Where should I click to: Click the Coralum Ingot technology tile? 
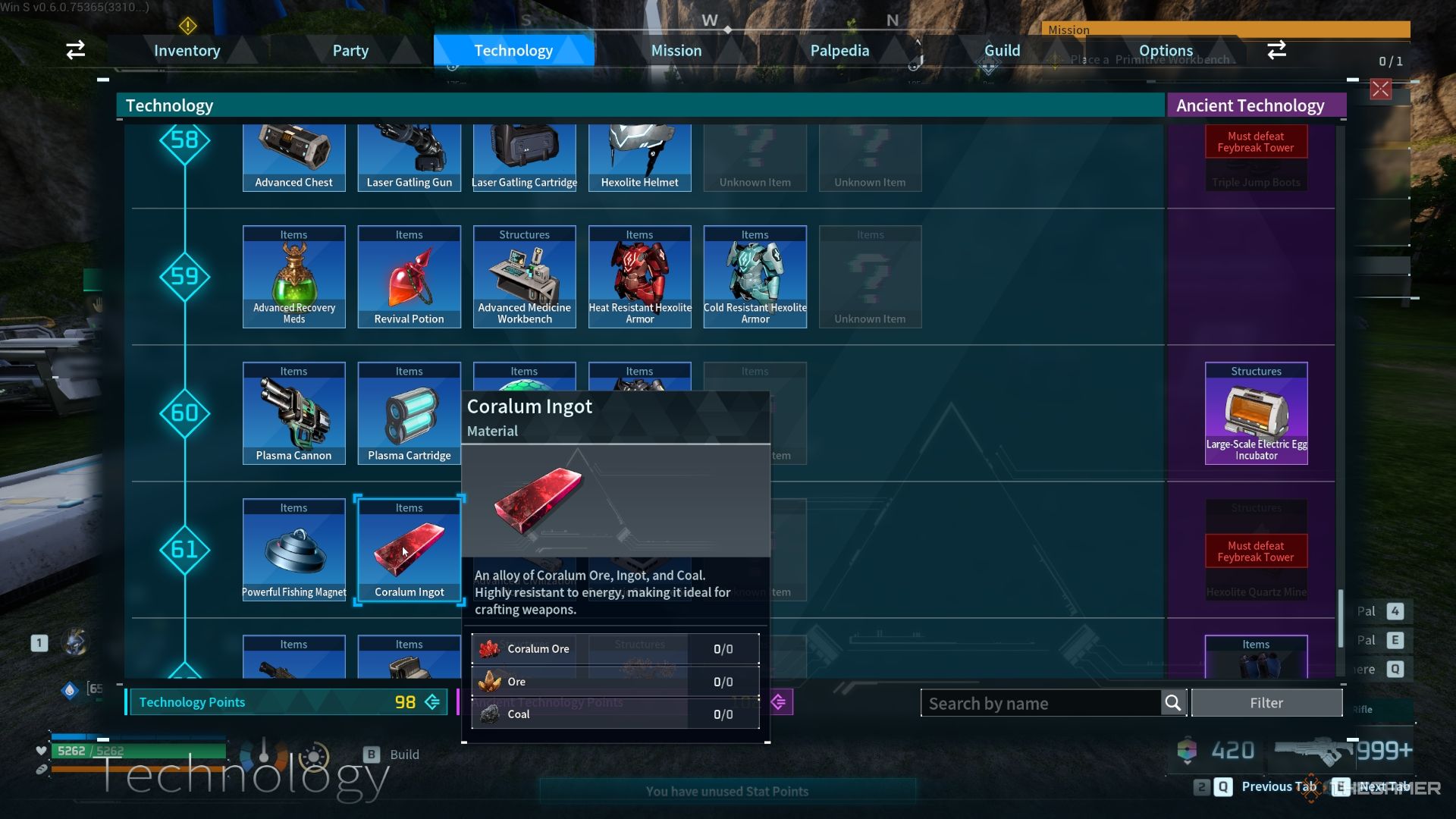(409, 550)
